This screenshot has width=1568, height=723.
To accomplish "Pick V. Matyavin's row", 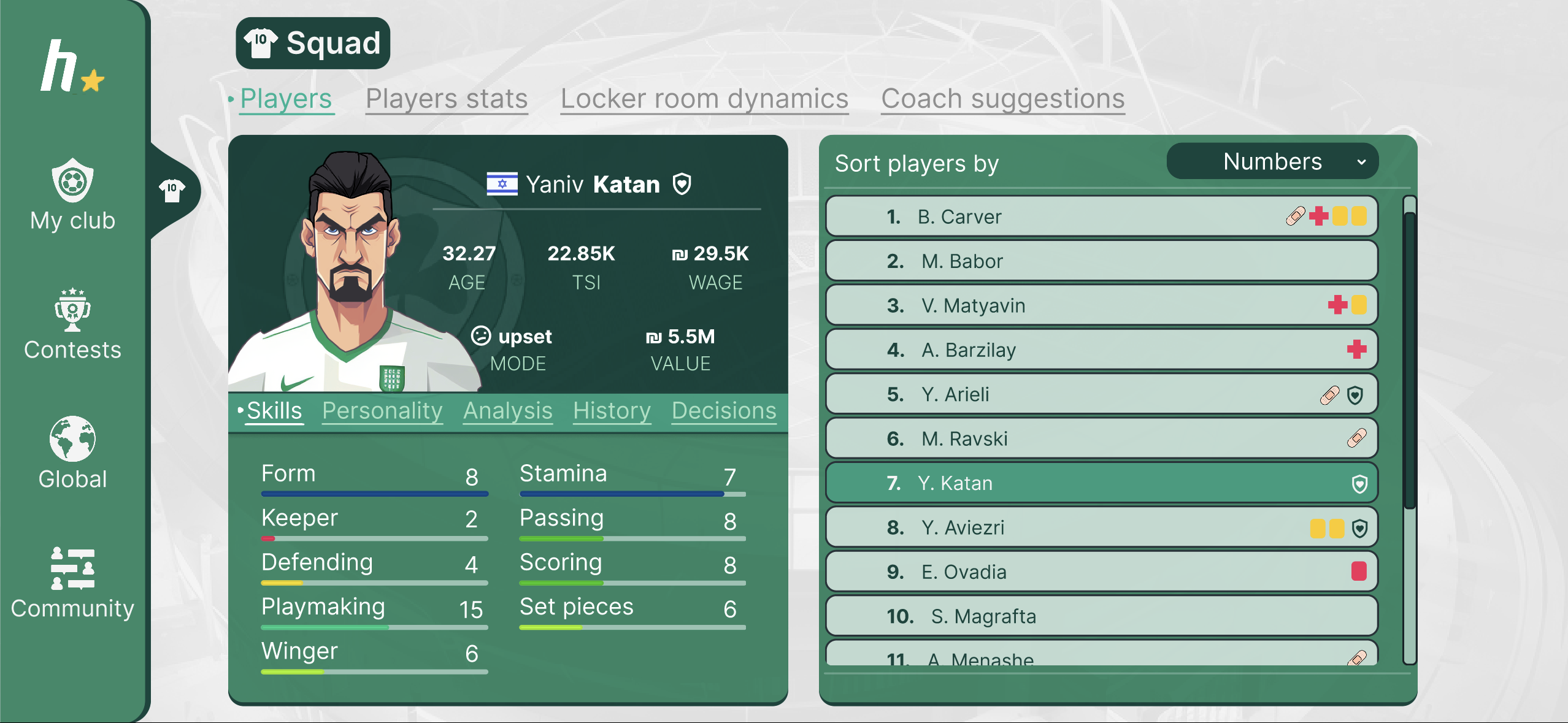I will 1101,305.
